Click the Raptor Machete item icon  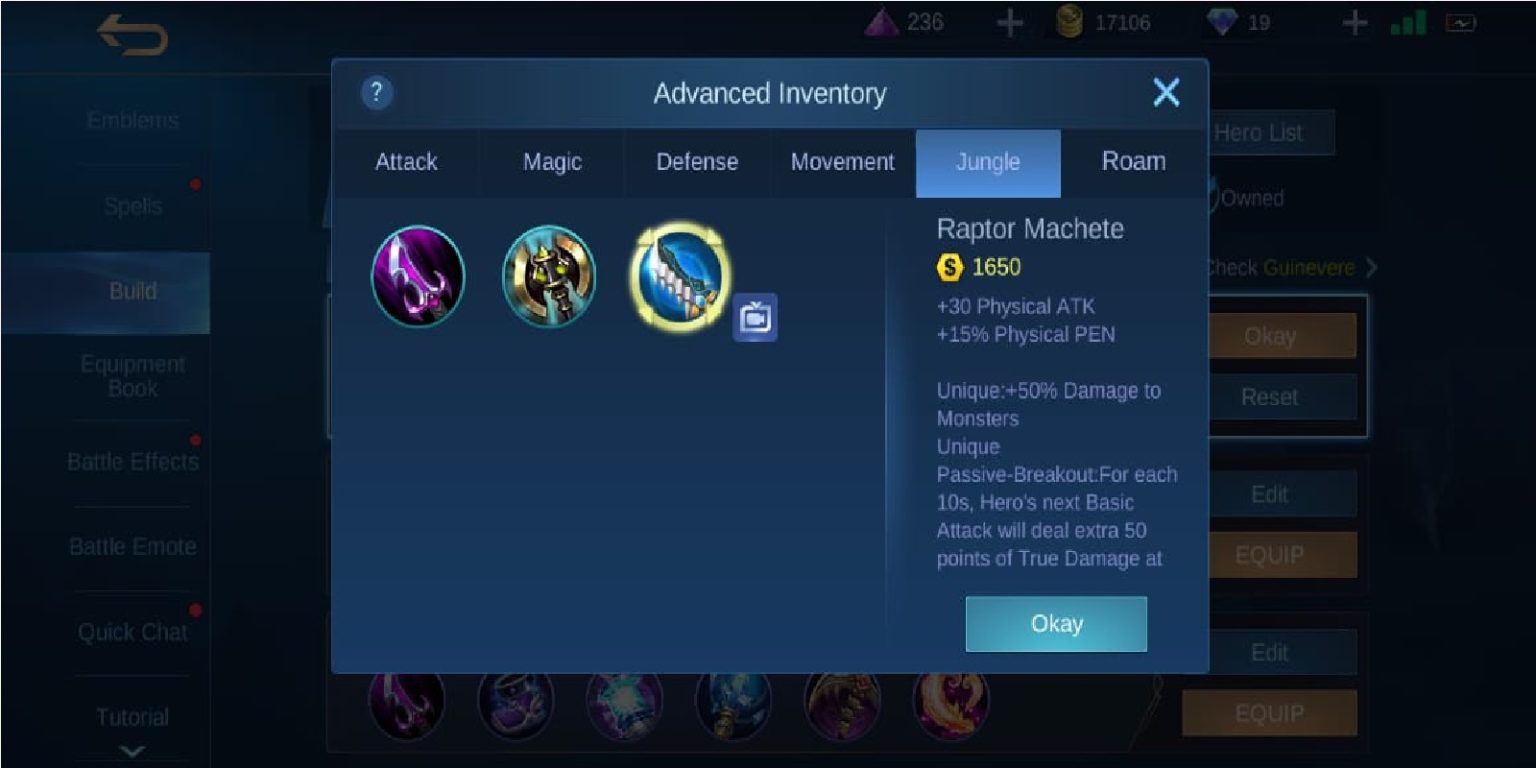tap(678, 276)
